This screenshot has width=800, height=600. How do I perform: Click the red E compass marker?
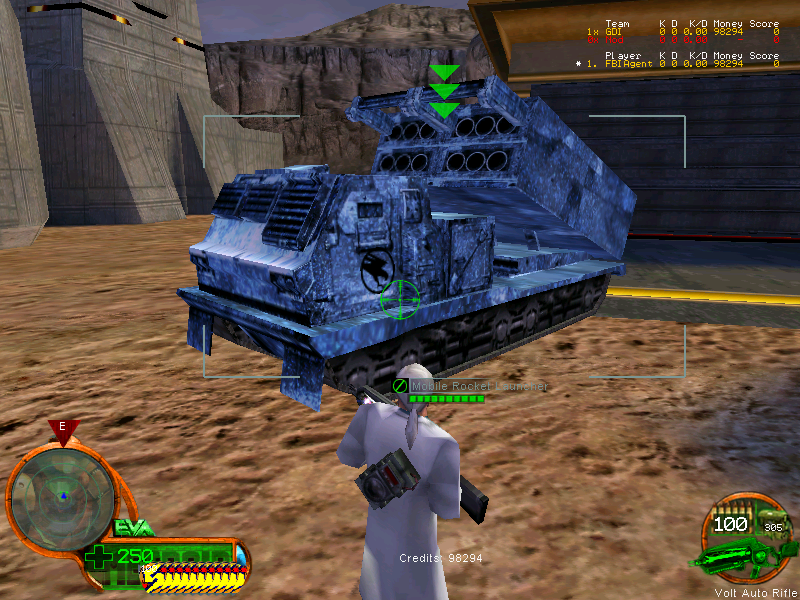pos(63,428)
